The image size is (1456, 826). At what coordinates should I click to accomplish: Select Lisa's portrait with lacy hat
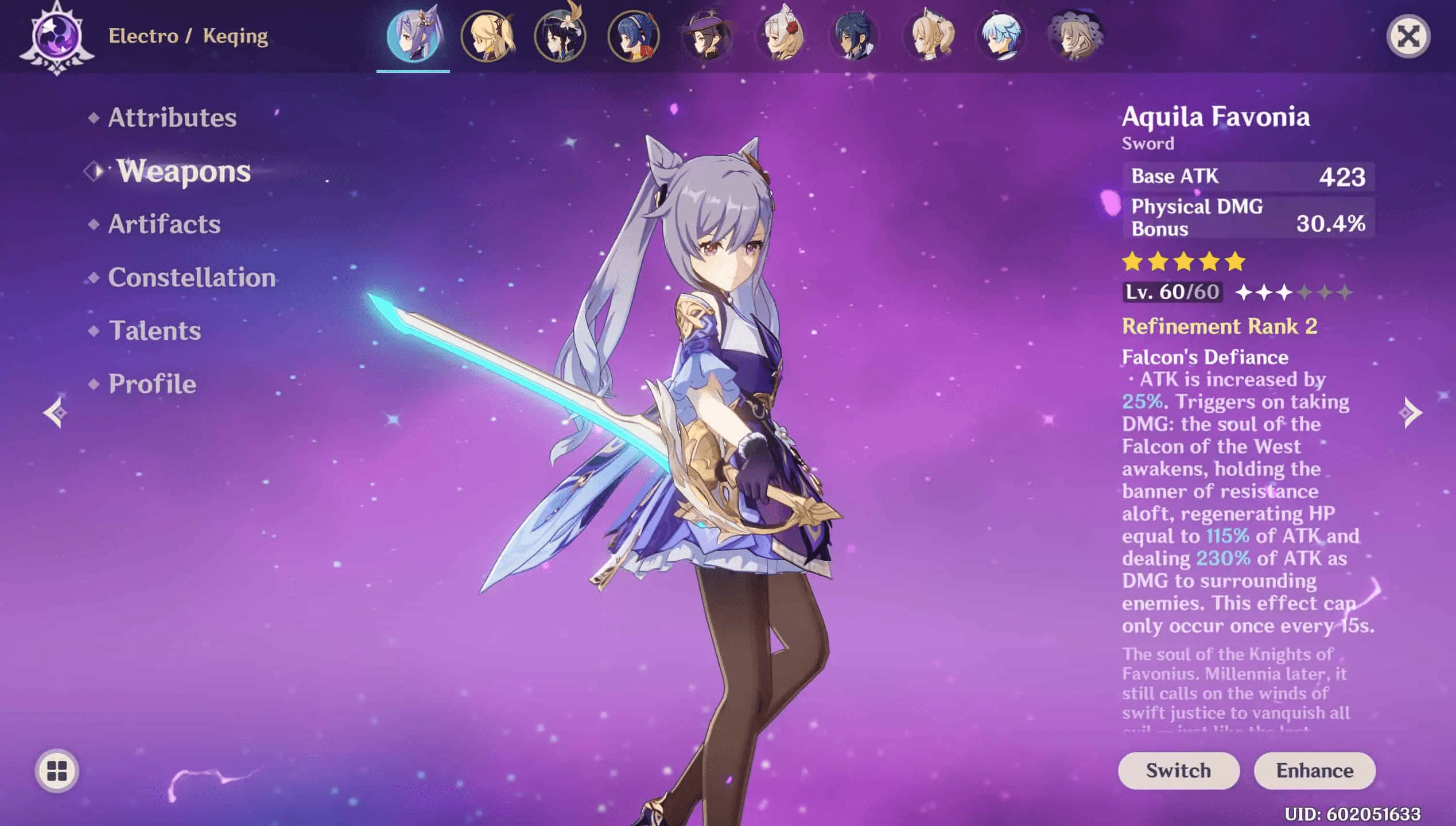(x=1074, y=36)
